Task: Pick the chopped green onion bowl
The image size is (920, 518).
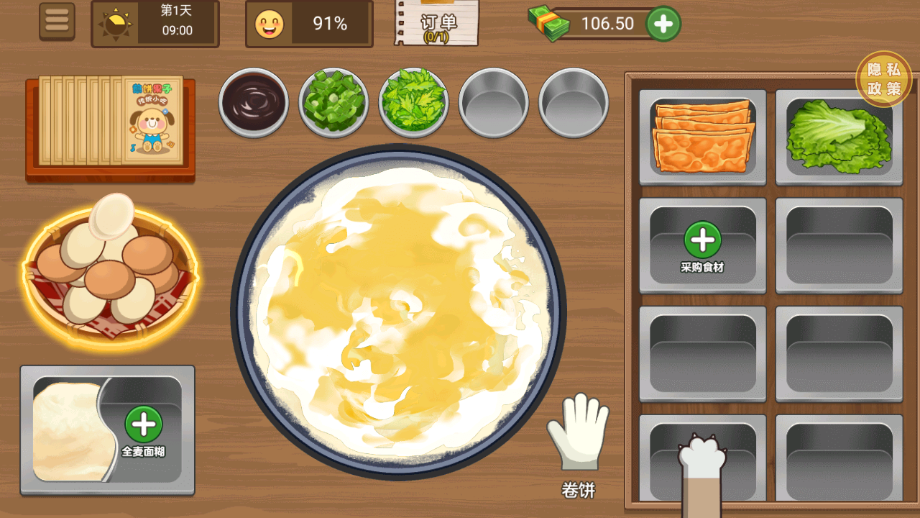Action: pos(333,102)
